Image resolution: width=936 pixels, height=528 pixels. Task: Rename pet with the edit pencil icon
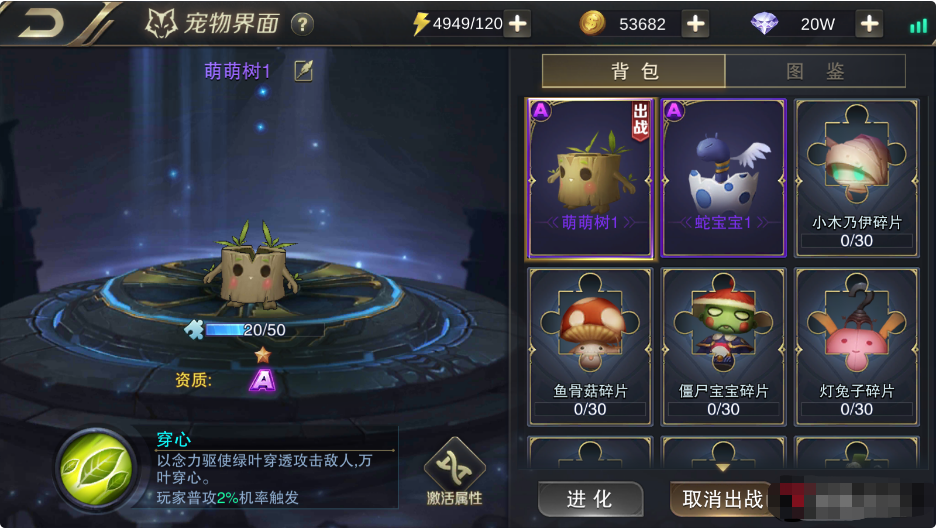(303, 70)
